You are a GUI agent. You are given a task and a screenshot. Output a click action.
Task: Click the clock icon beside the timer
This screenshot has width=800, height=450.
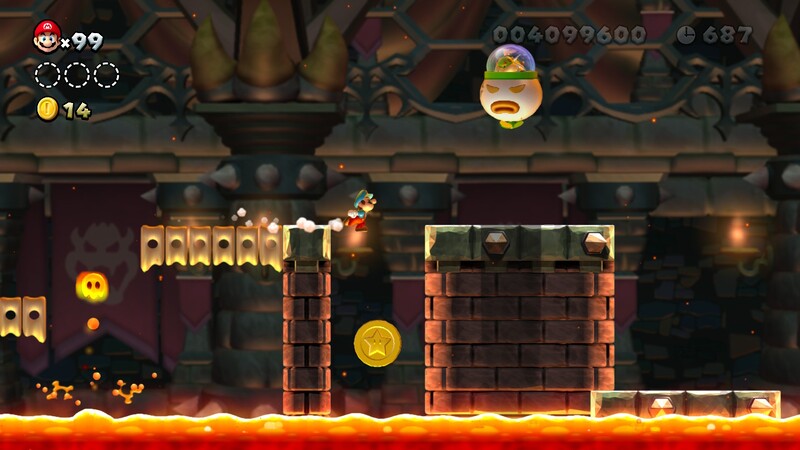686,34
